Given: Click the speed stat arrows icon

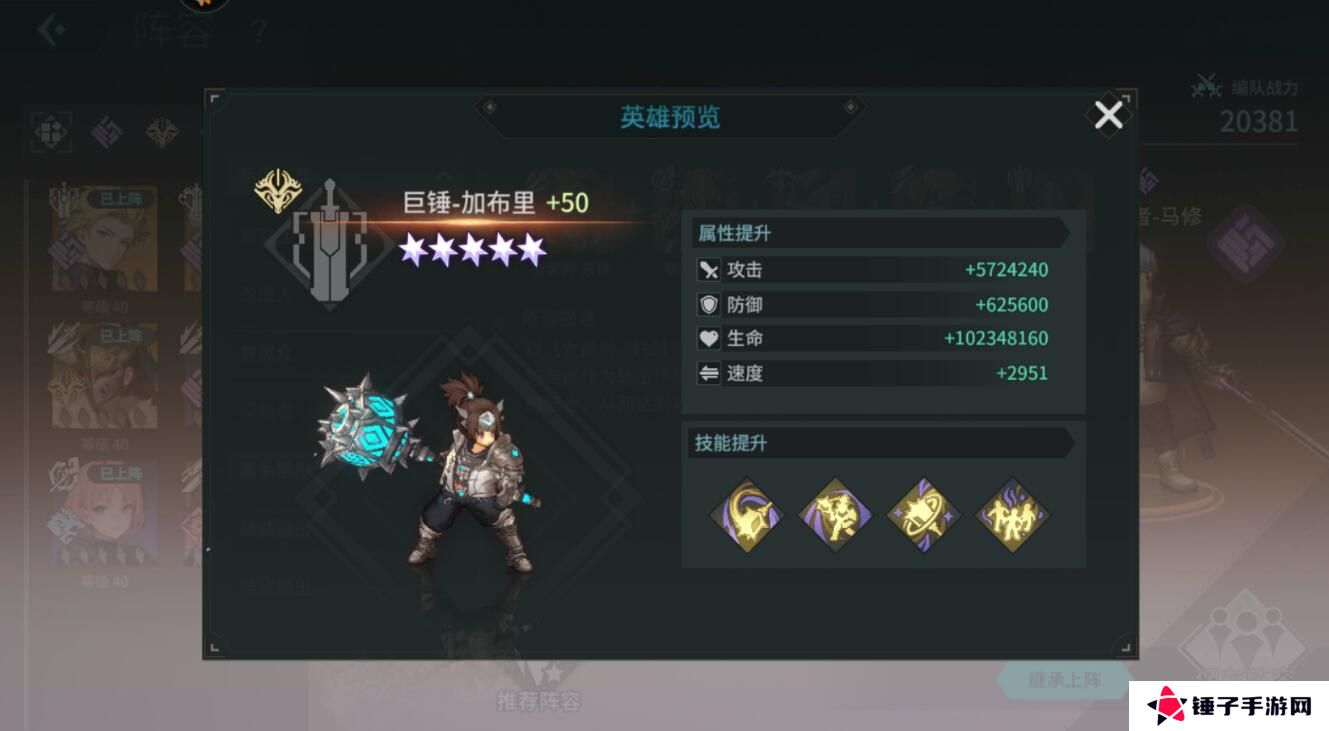Looking at the screenshot, I should pos(707,373).
